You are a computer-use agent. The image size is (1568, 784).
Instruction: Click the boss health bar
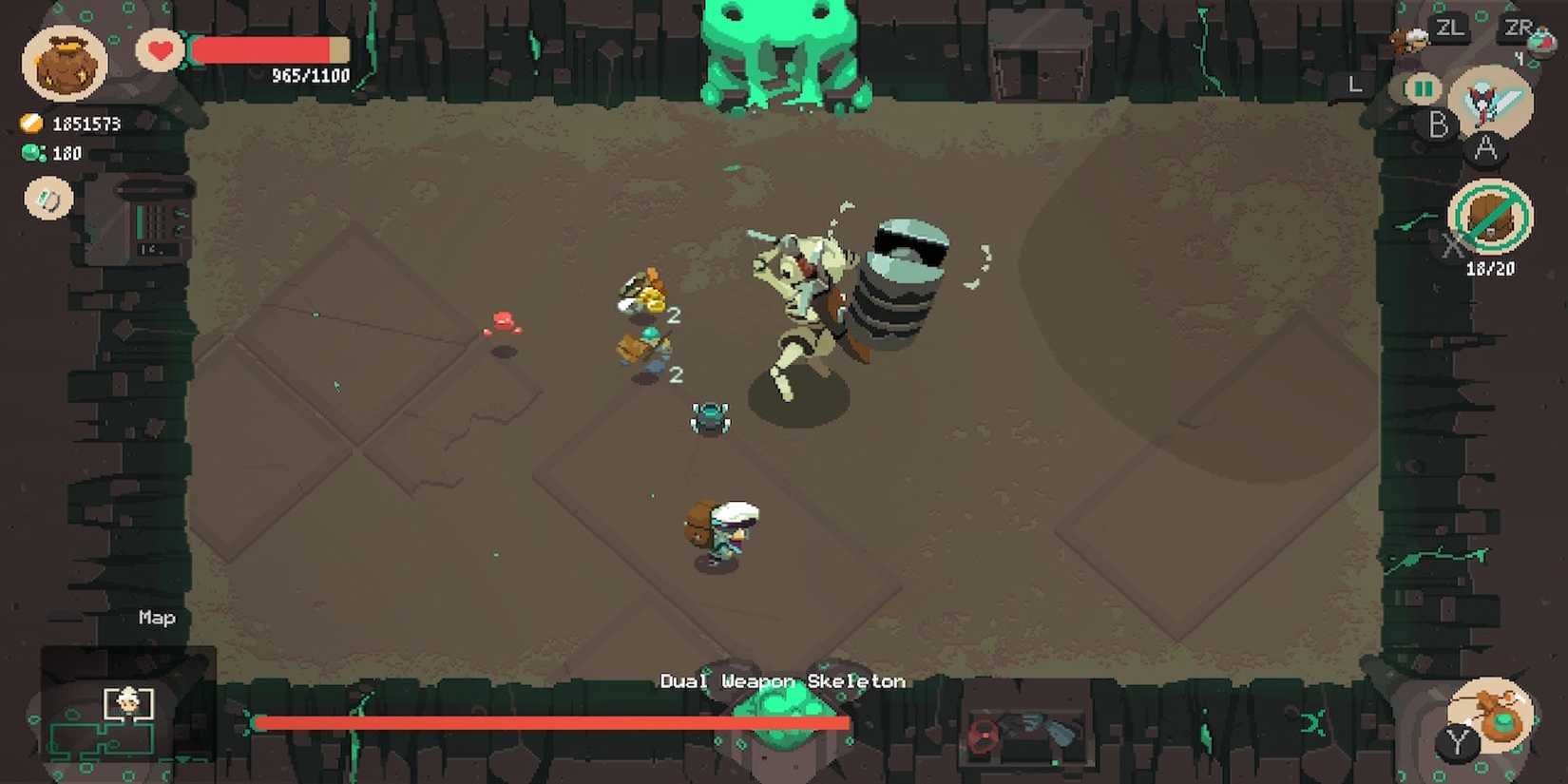[x=551, y=722]
